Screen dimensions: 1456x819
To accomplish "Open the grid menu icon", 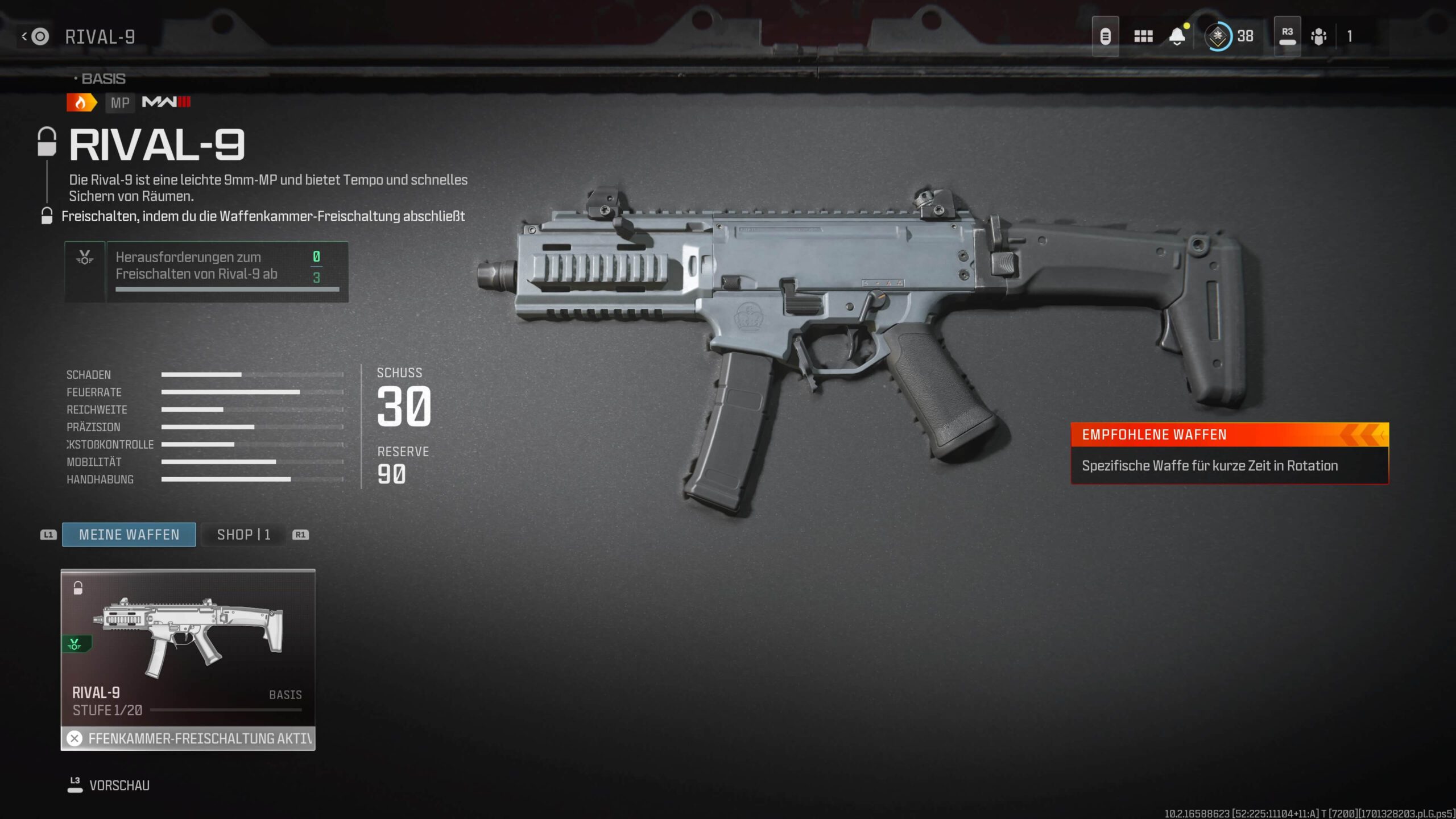I will [1143, 37].
